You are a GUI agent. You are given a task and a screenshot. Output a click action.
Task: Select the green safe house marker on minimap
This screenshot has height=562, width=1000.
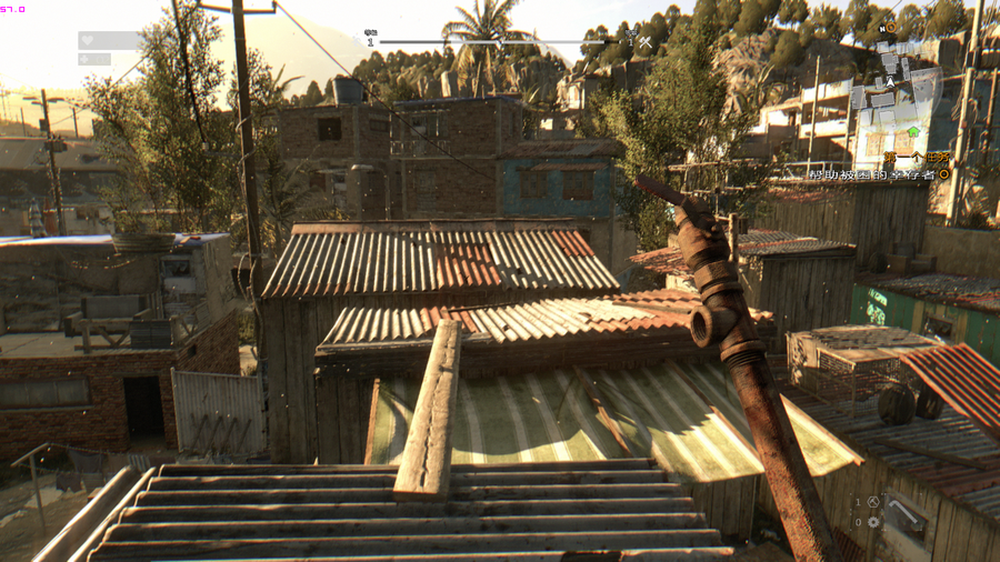[x=913, y=131]
